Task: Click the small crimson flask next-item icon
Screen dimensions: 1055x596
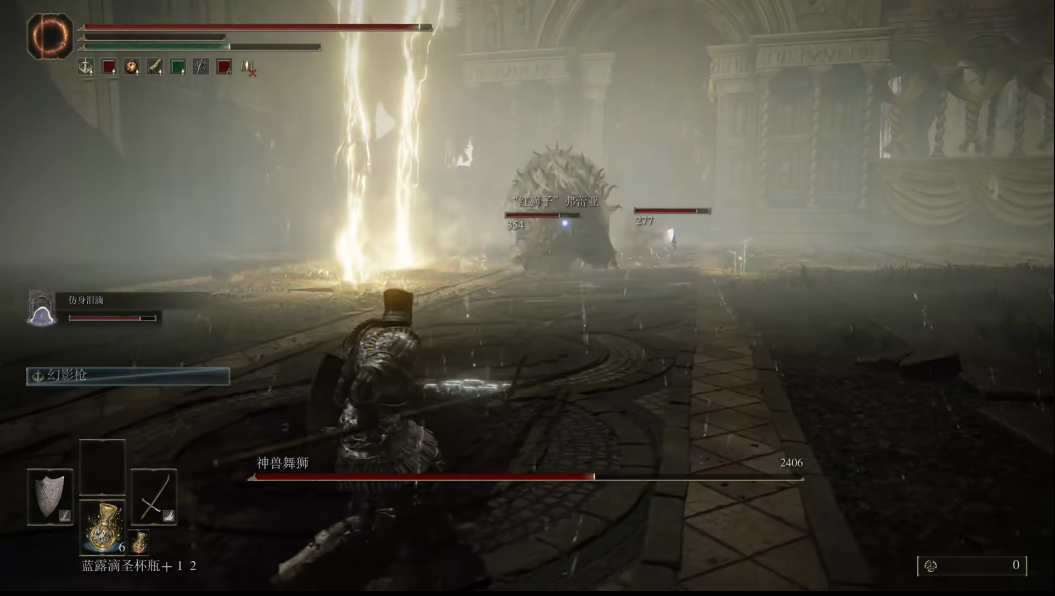Action: (x=139, y=542)
